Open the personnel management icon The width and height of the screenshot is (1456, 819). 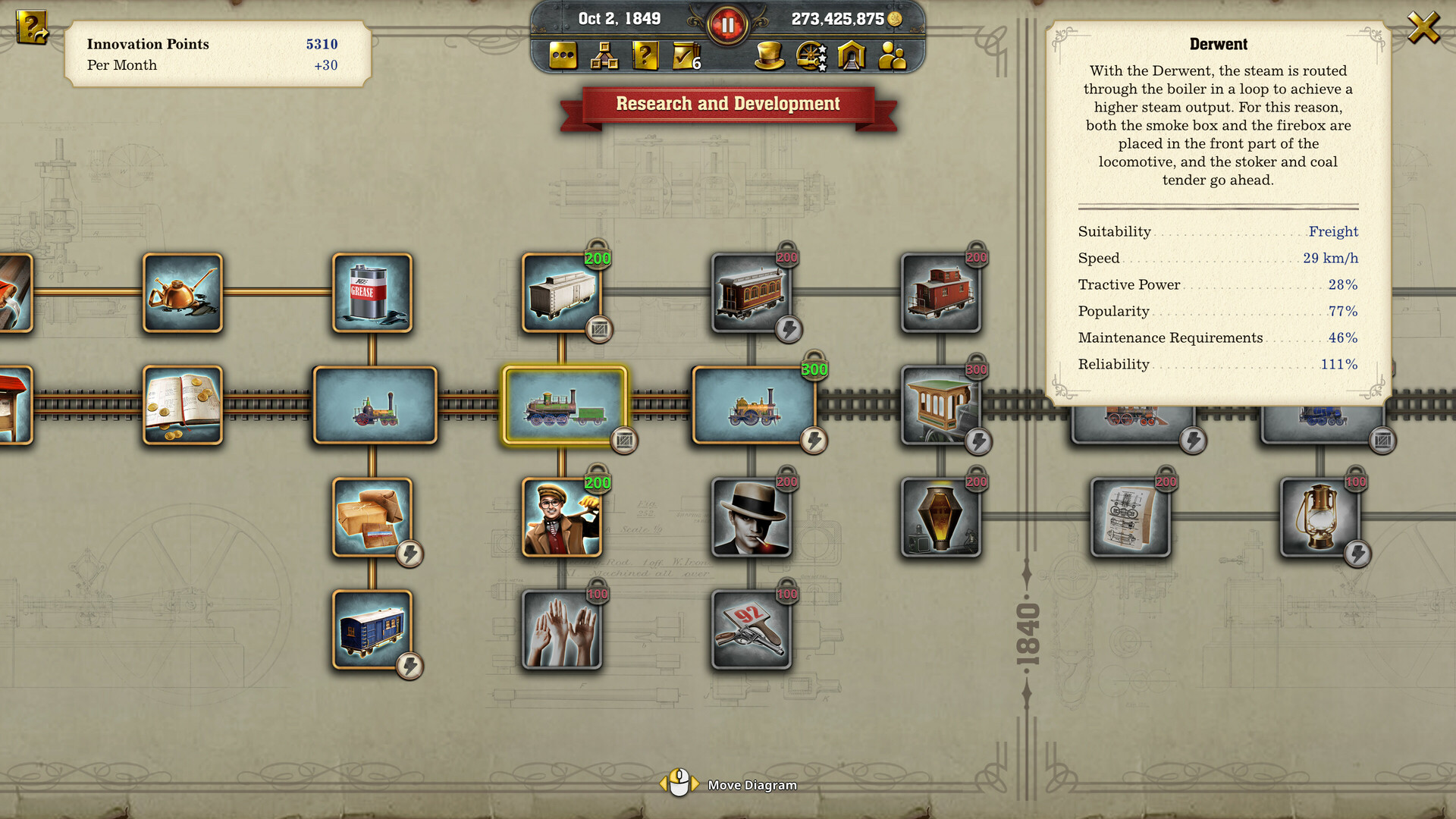point(893,55)
